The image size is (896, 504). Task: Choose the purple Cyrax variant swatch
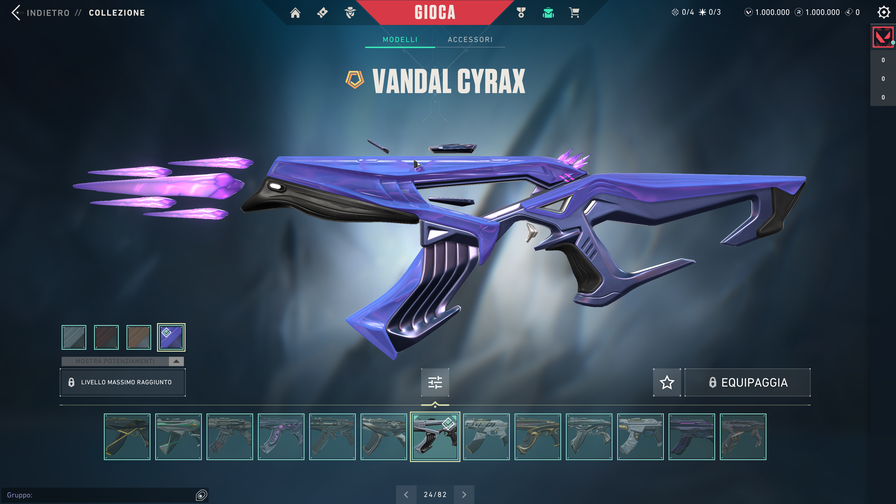[171, 337]
